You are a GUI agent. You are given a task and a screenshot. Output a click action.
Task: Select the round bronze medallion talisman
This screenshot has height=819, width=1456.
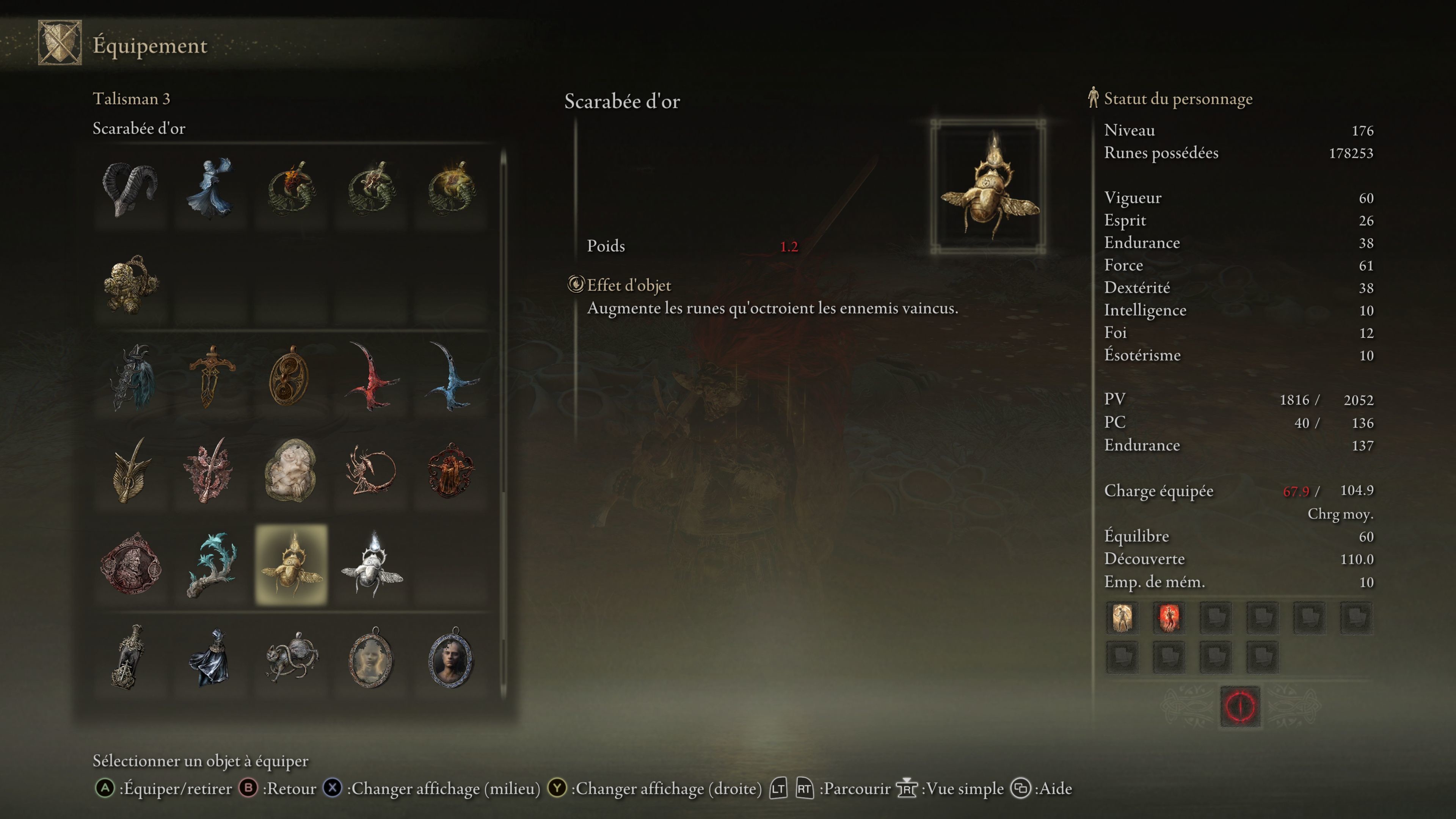290,377
